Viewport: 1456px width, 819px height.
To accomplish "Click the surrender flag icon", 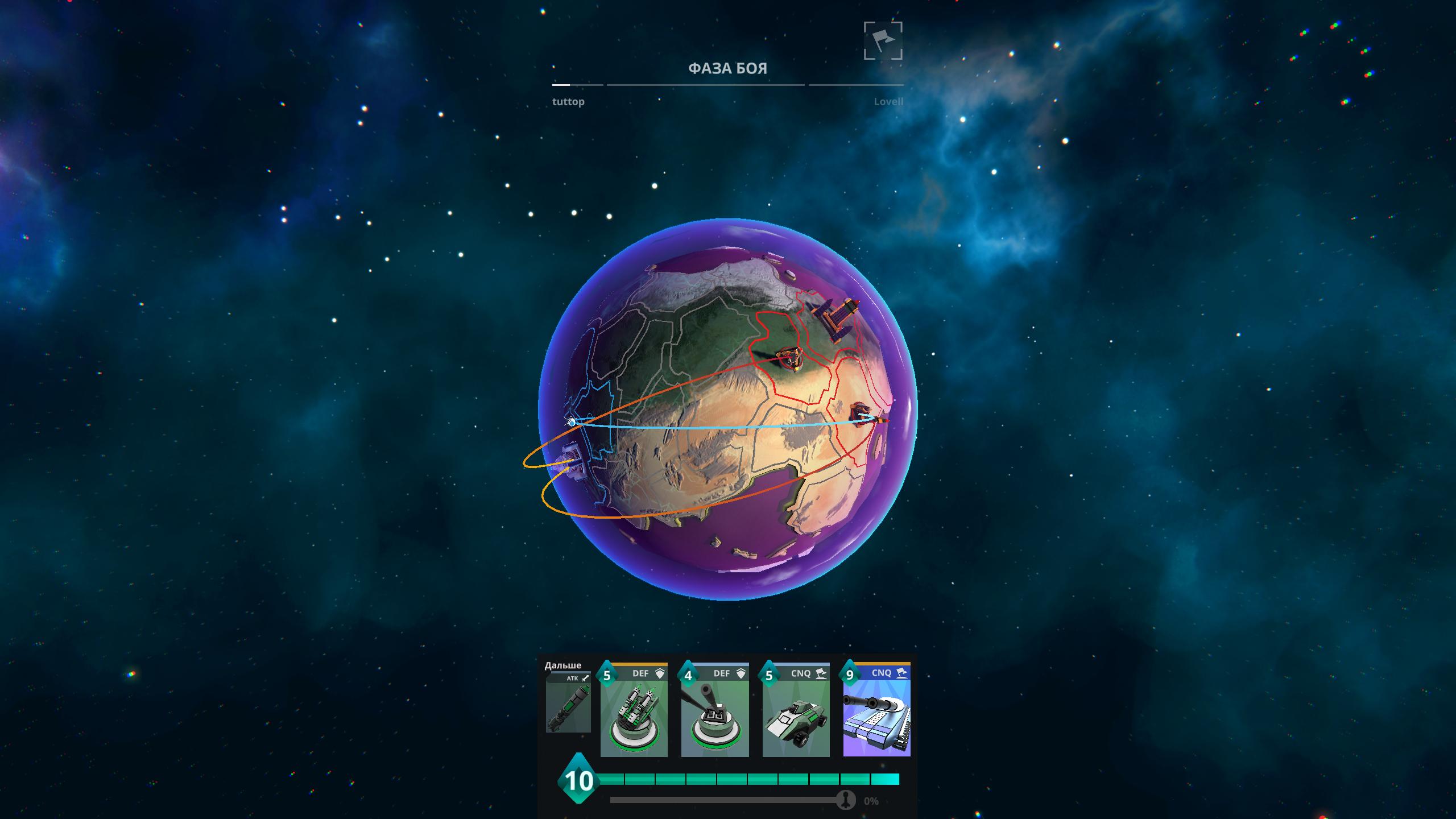I will click(883, 41).
